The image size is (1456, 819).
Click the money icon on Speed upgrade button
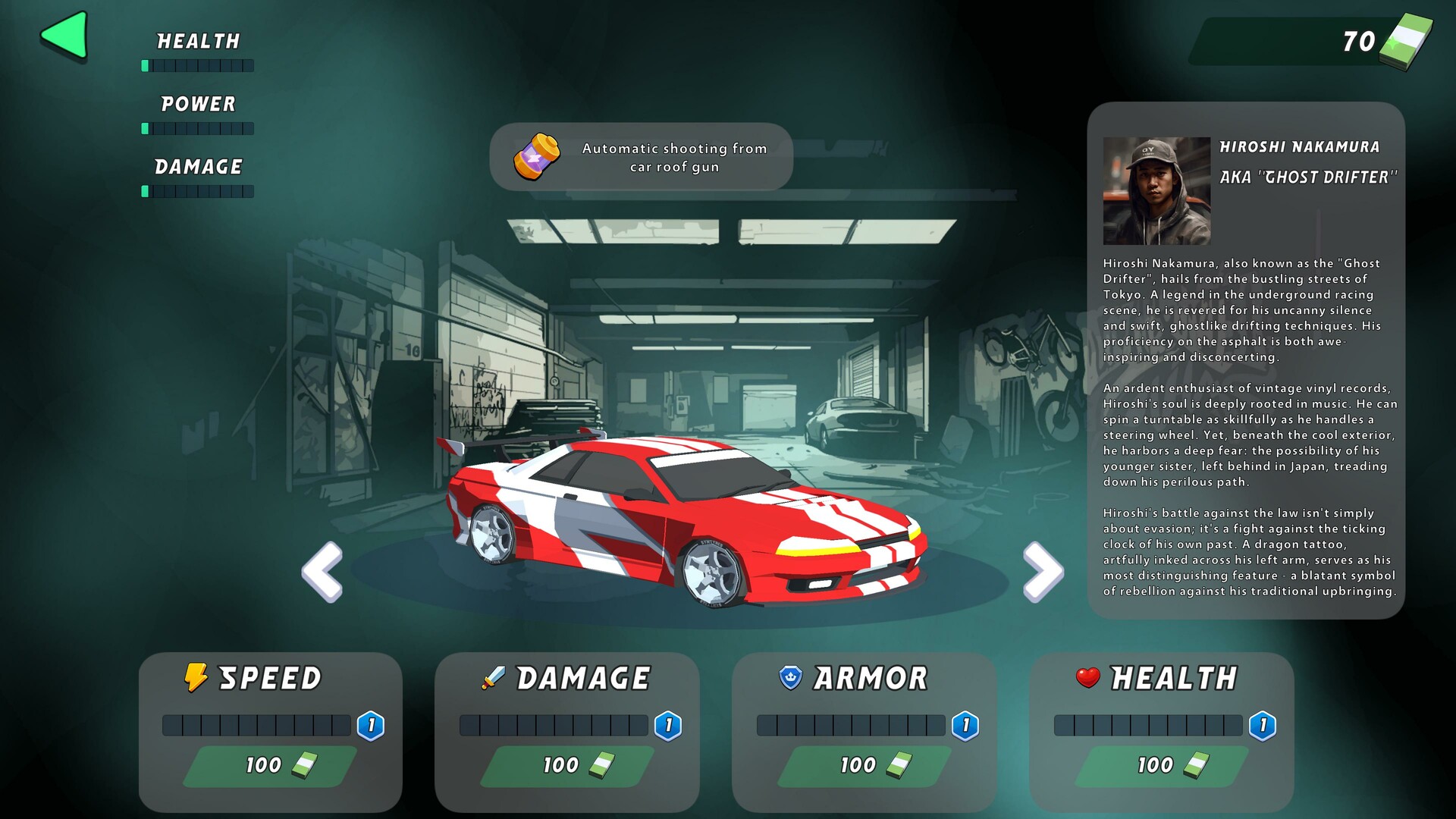[x=305, y=766]
